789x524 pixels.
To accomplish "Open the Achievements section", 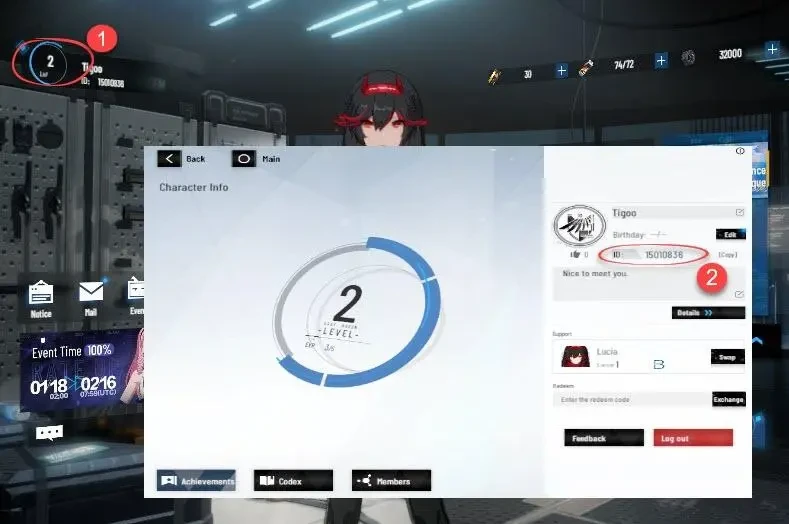I will pyautogui.click(x=196, y=481).
